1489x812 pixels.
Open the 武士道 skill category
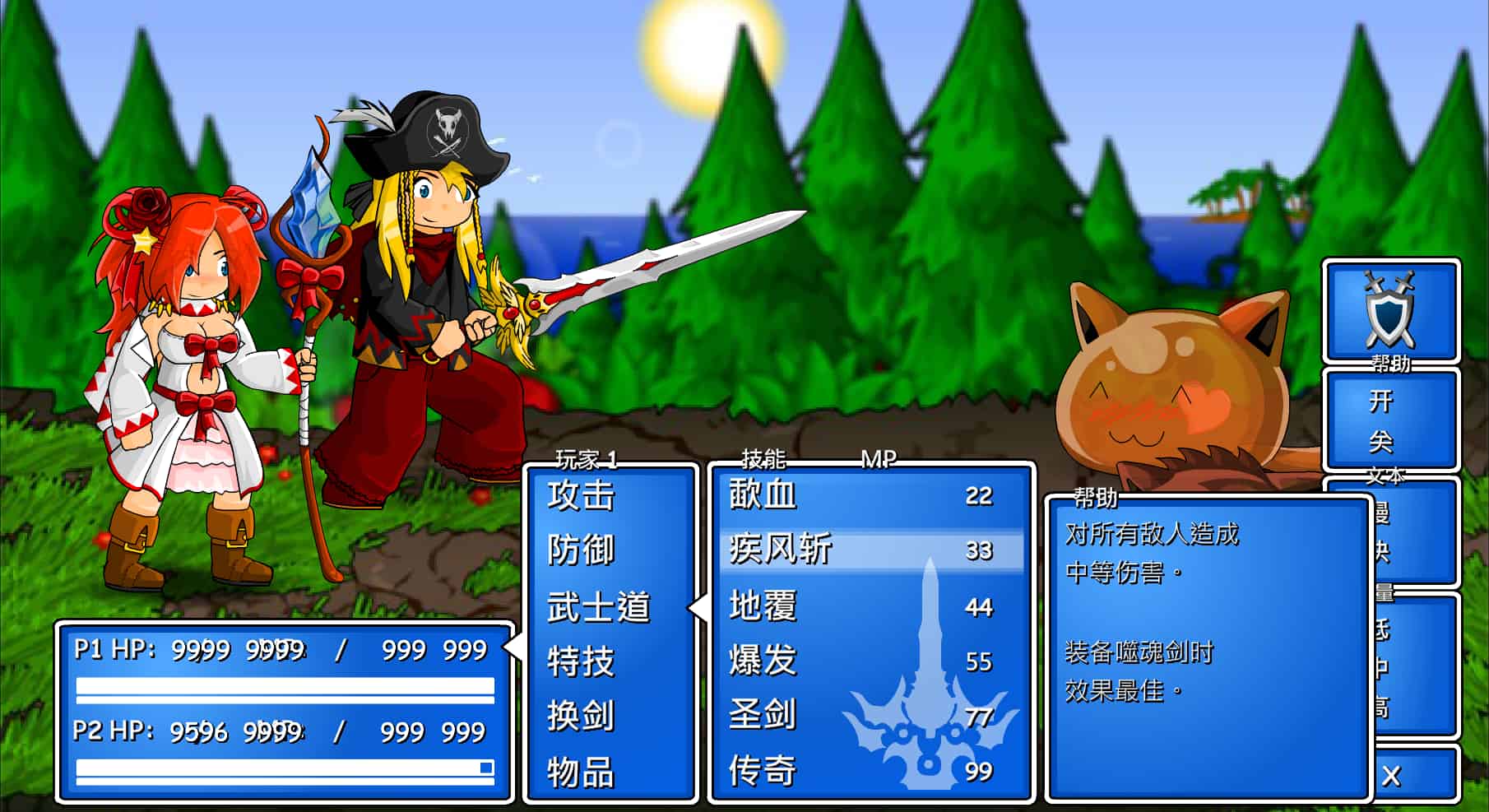[x=598, y=607]
